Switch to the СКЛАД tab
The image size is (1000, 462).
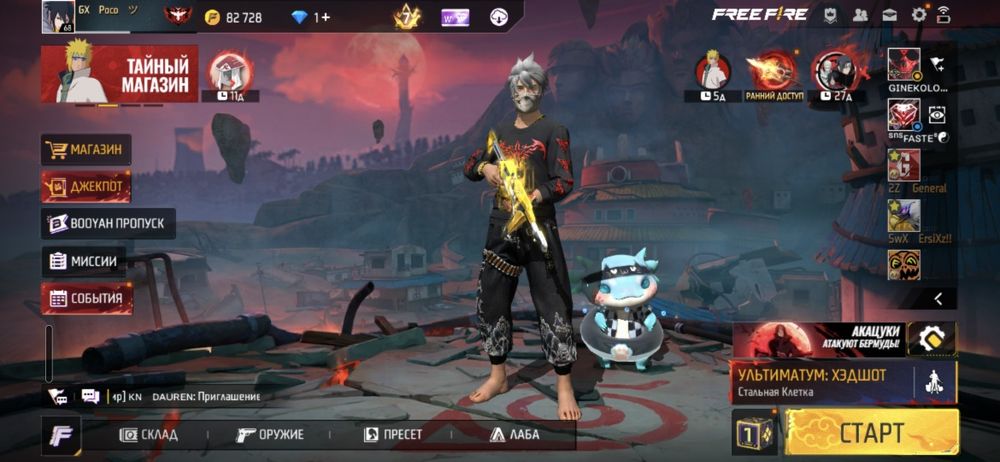[149, 435]
